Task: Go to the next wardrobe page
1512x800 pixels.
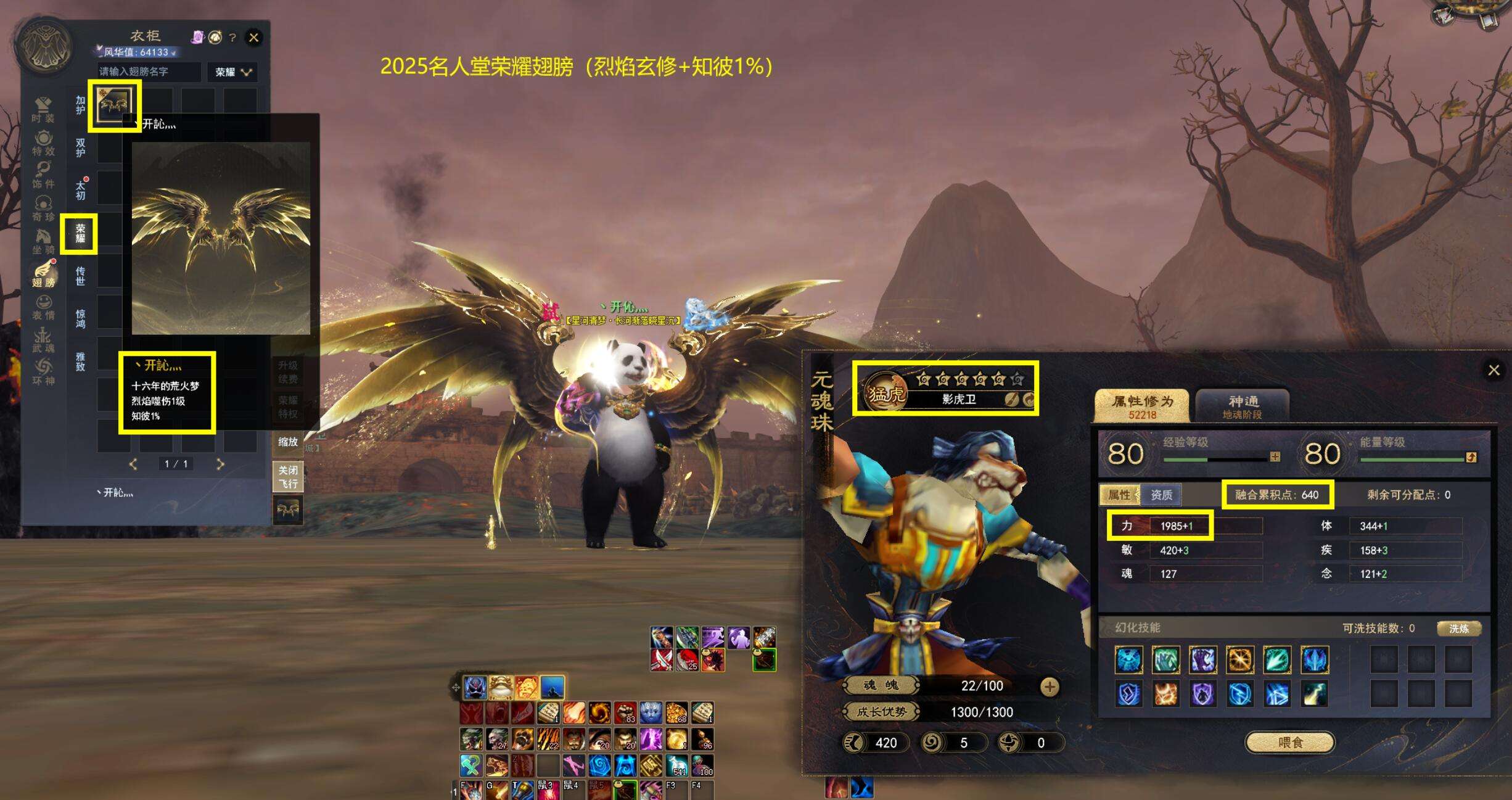Action: point(220,464)
